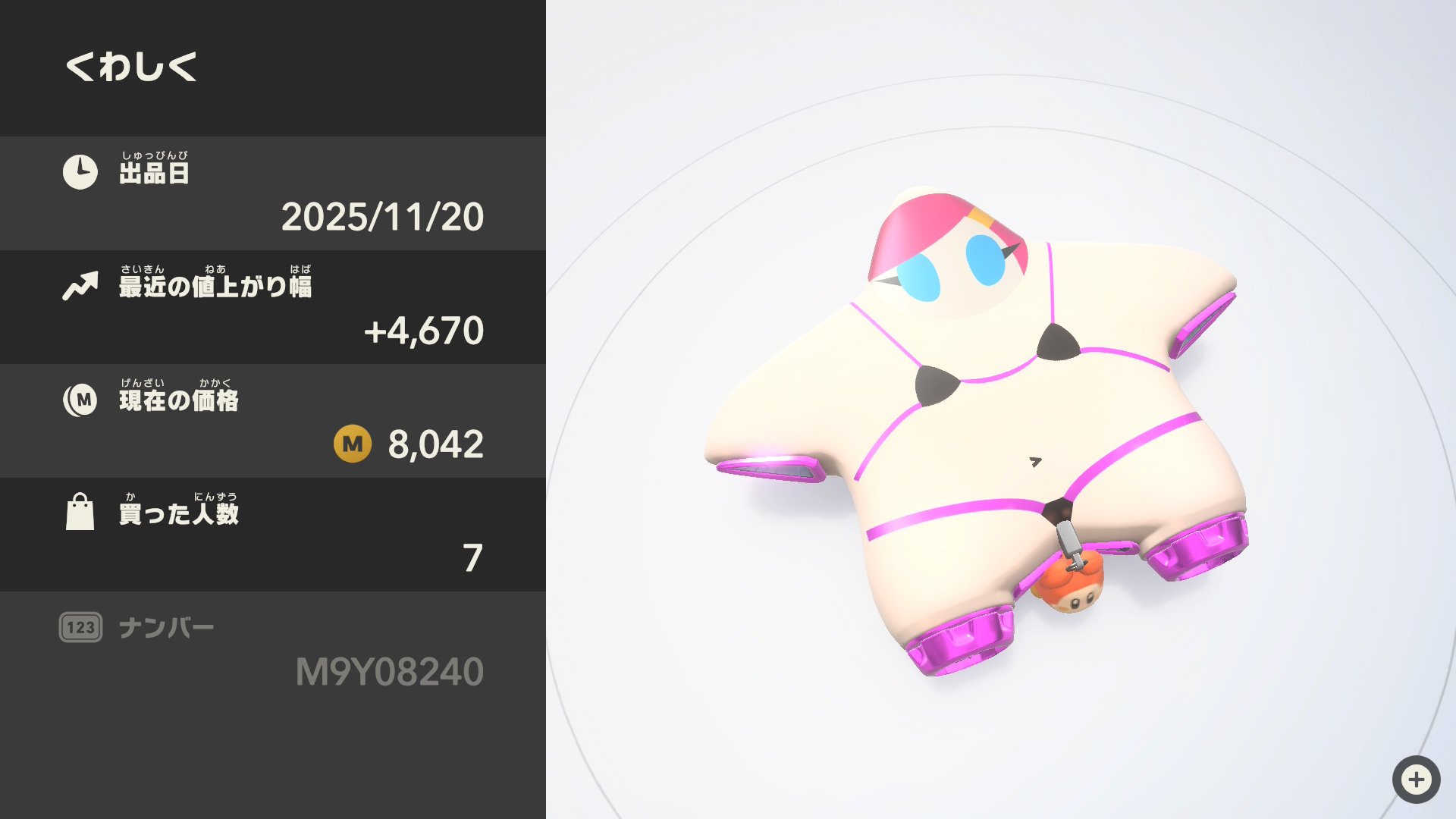Select the 出品日 row
Image resolution: width=1456 pixels, height=819 pixels.
[273, 193]
